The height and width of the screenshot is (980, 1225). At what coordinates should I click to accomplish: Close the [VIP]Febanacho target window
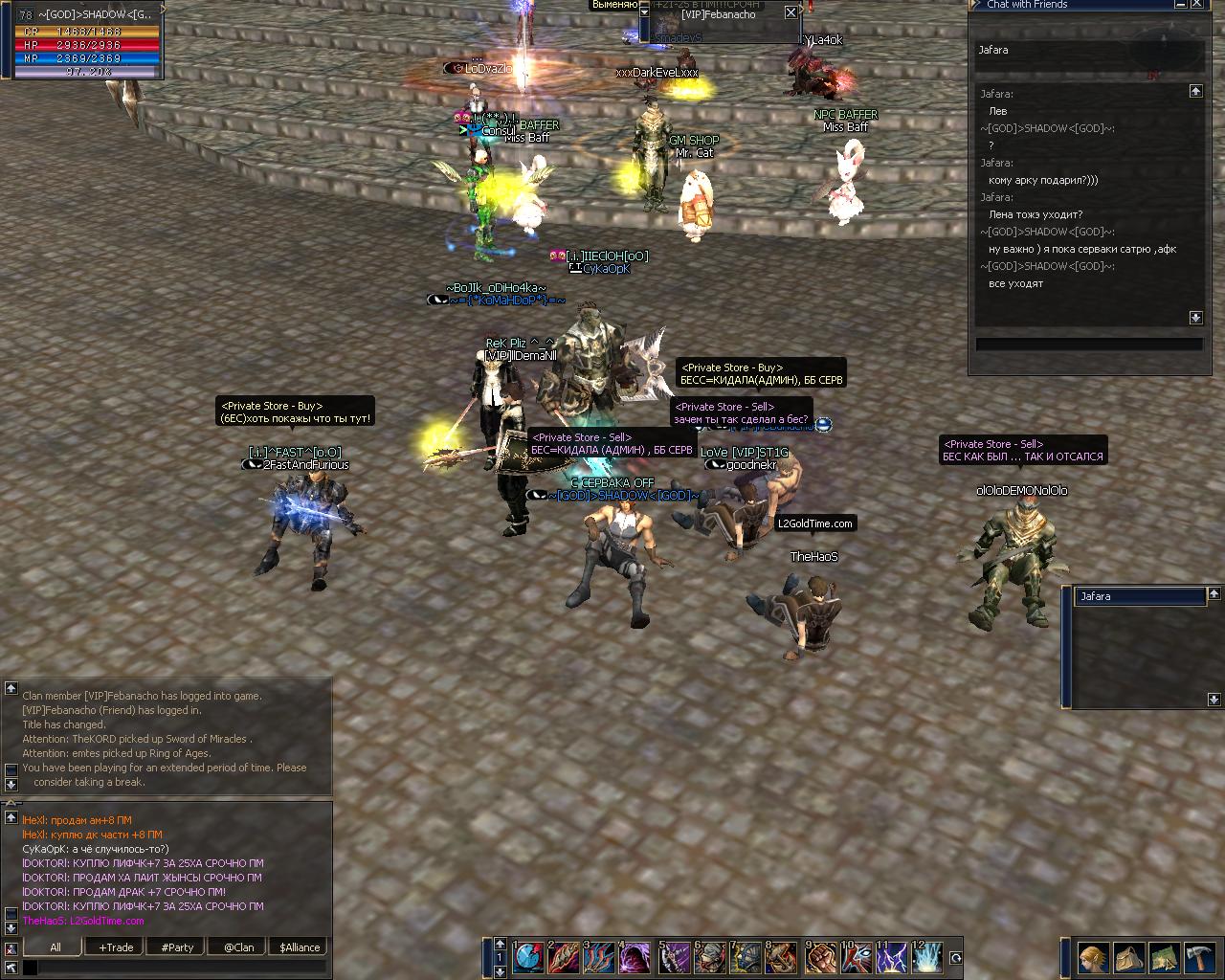[791, 12]
